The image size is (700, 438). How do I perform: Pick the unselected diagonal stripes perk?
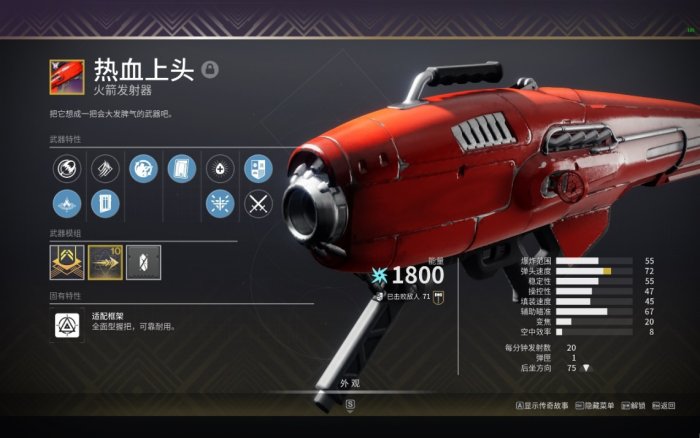[x=105, y=168]
